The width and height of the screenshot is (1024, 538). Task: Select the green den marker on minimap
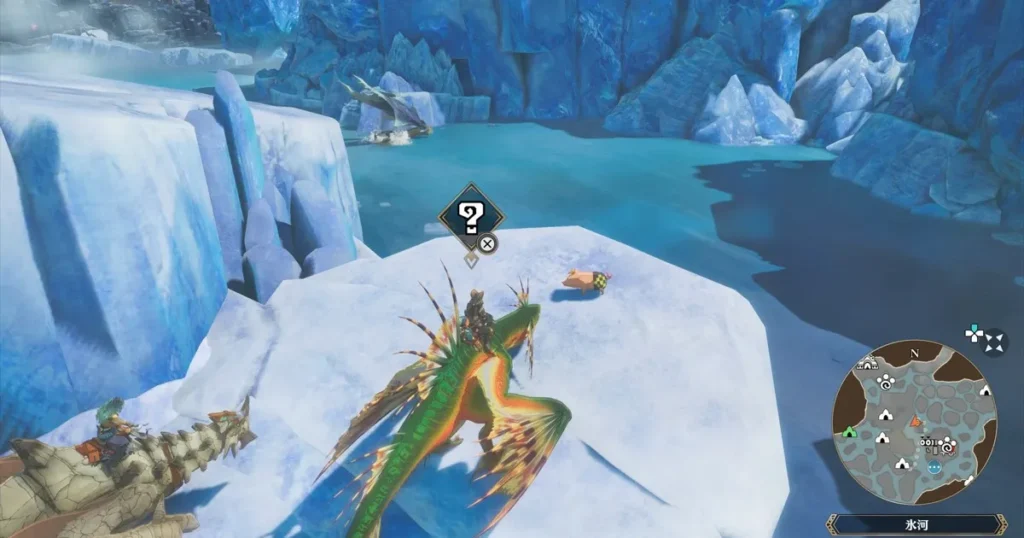[850, 432]
